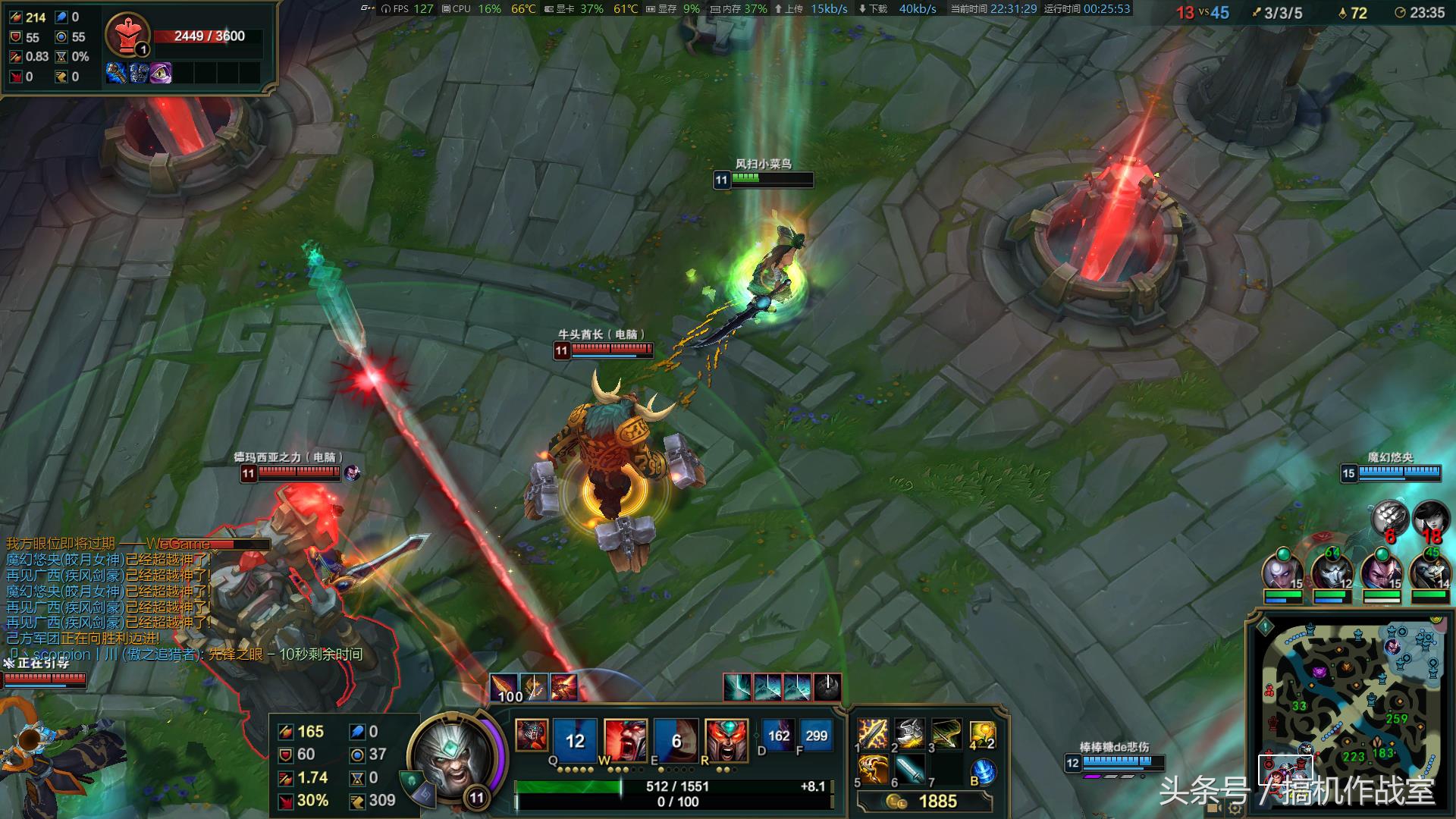Viewport: 1456px width, 819px height.
Task: Activate the blue Recall button
Action: coord(984,771)
